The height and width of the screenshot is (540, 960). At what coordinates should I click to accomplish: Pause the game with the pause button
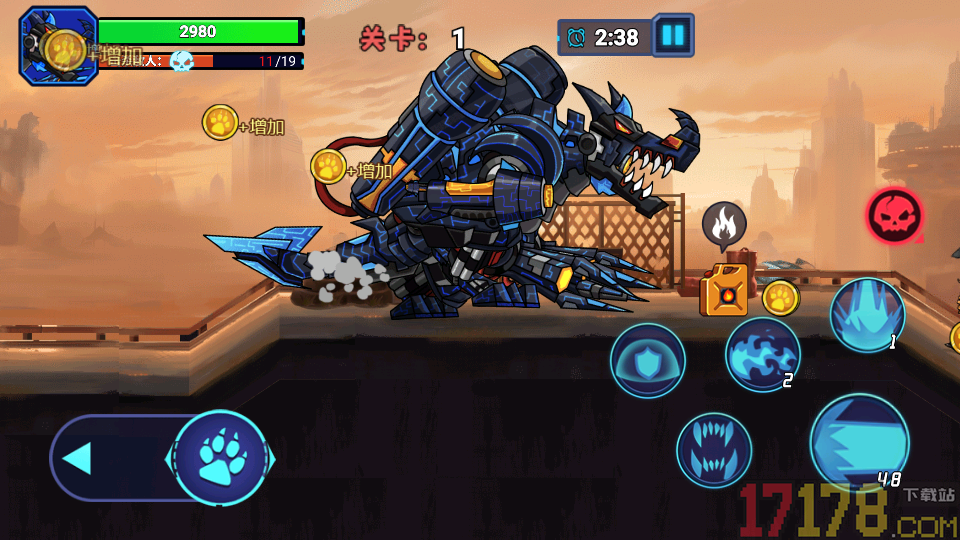coord(673,36)
